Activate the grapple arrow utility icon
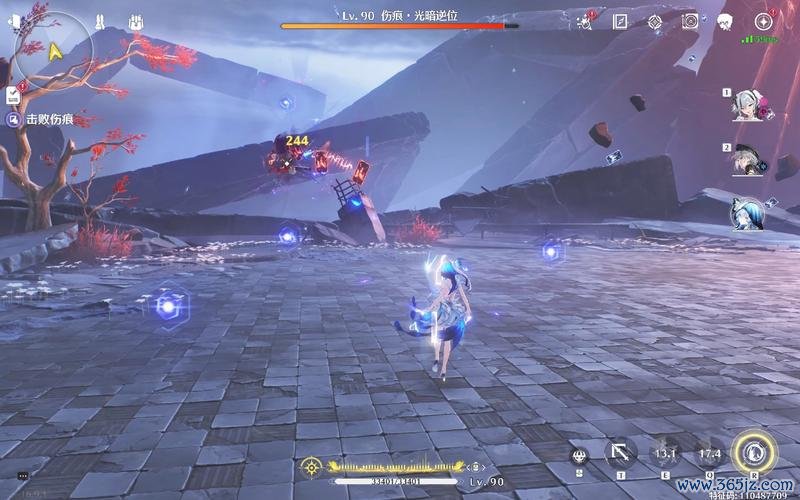 pos(621,453)
